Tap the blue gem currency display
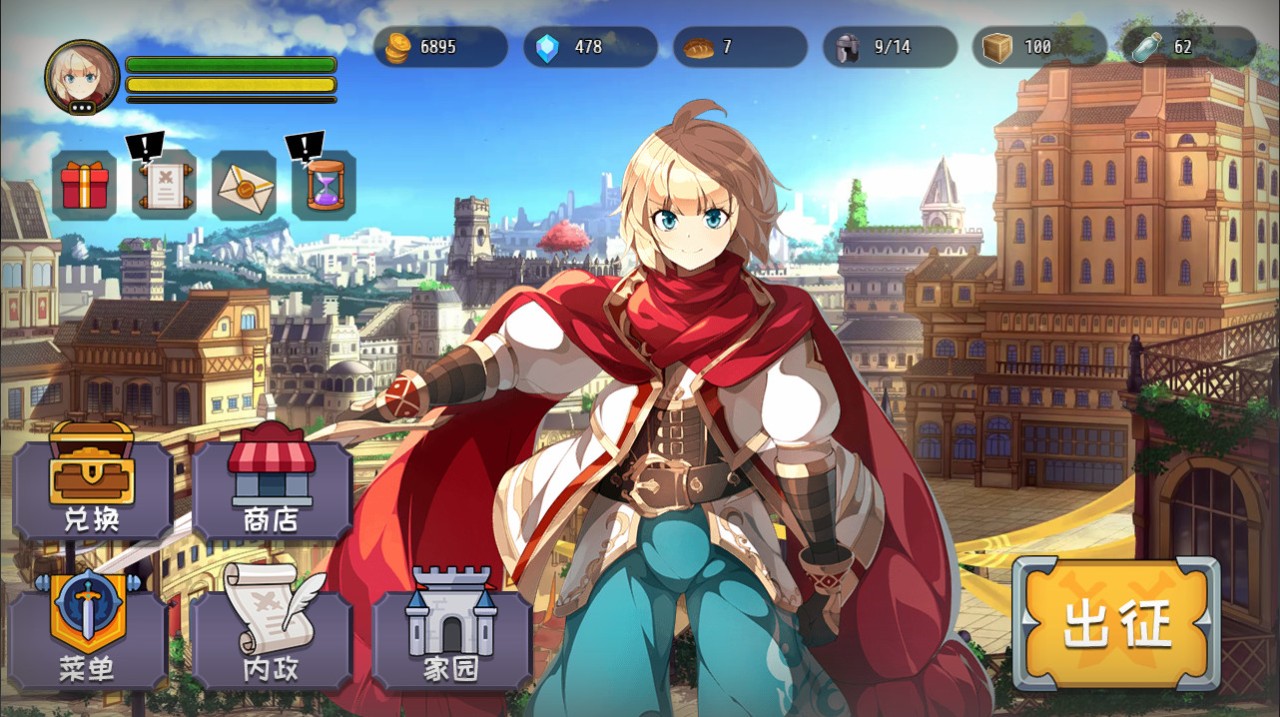1280x717 pixels. 590,47
